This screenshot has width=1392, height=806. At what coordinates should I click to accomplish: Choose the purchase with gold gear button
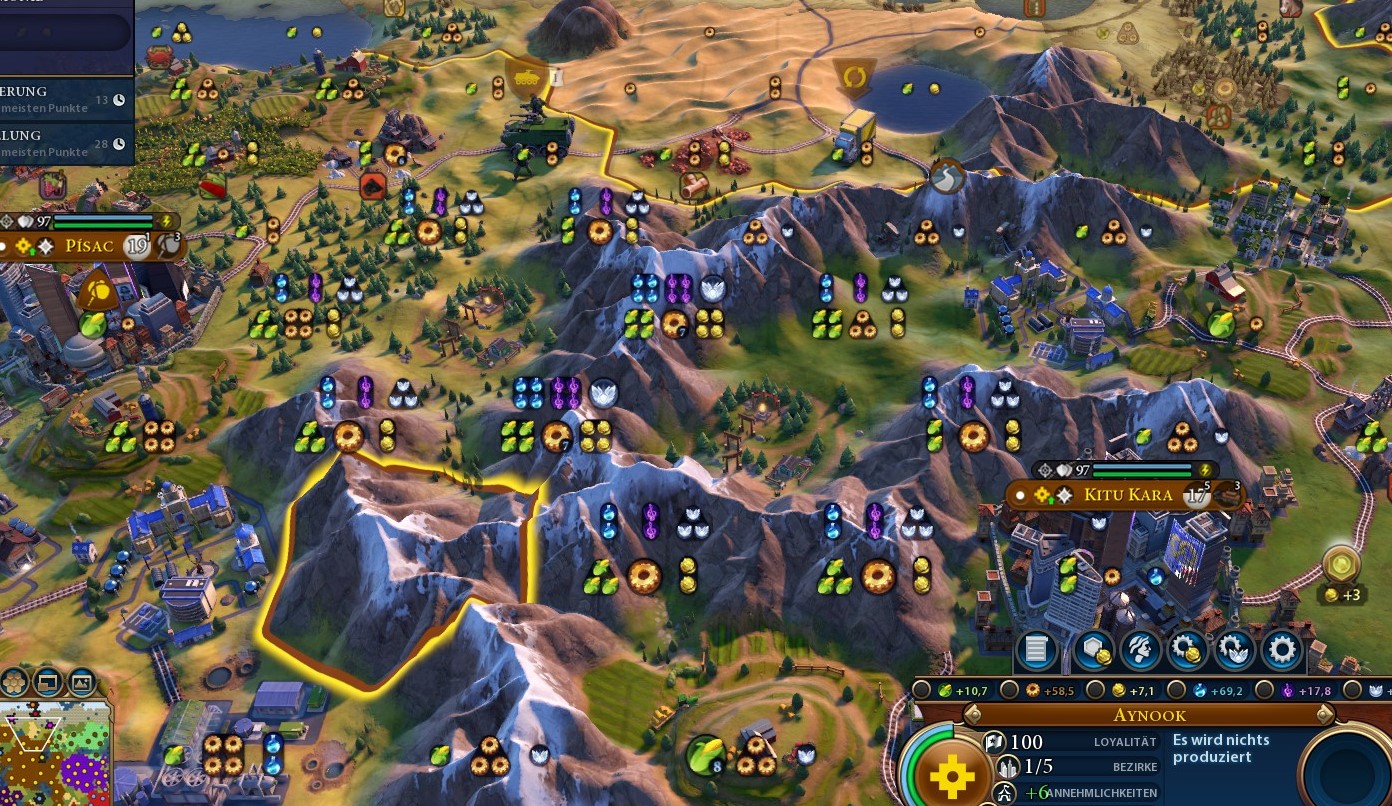click(1188, 651)
